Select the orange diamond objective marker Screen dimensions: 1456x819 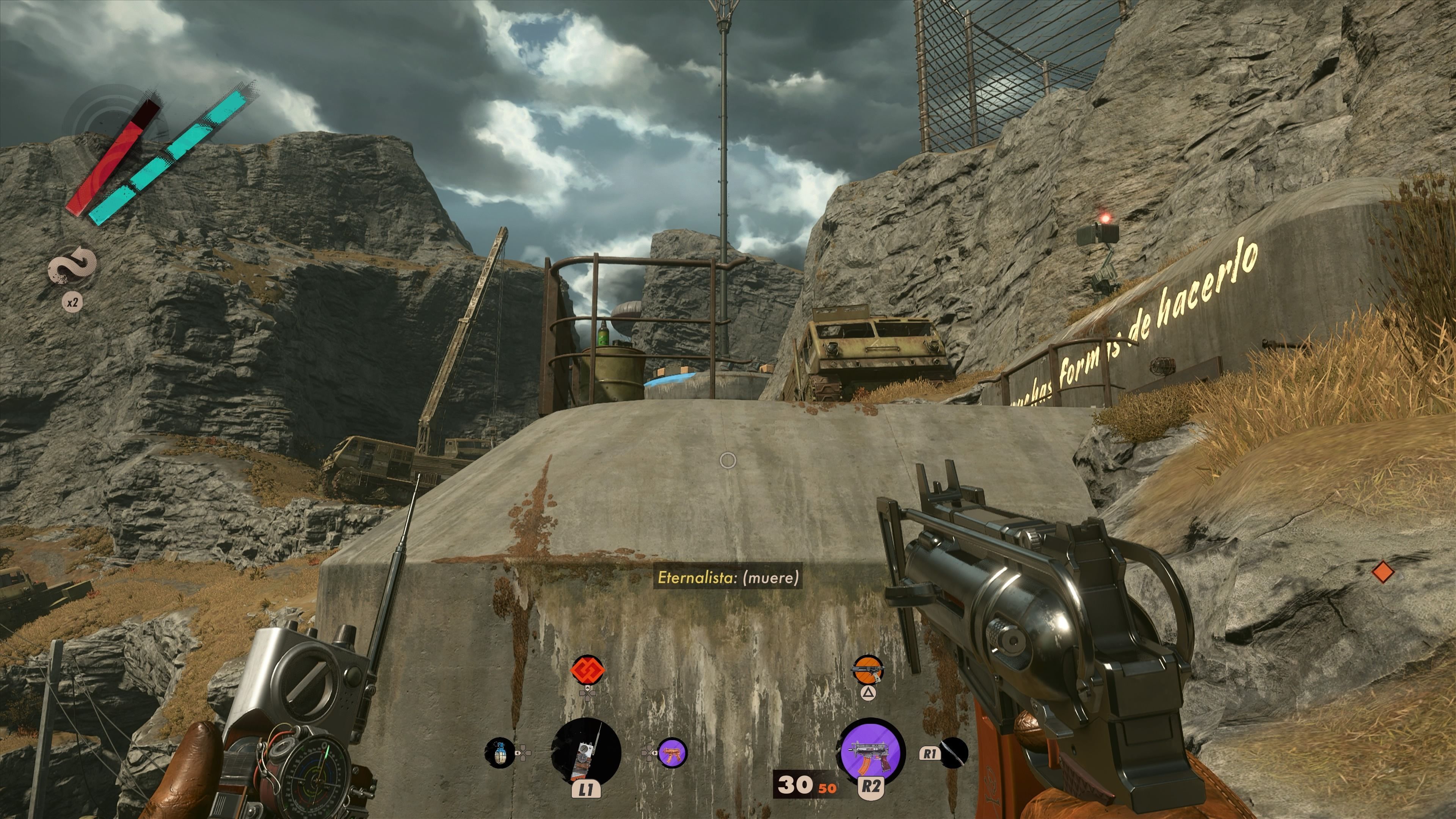point(1382,572)
